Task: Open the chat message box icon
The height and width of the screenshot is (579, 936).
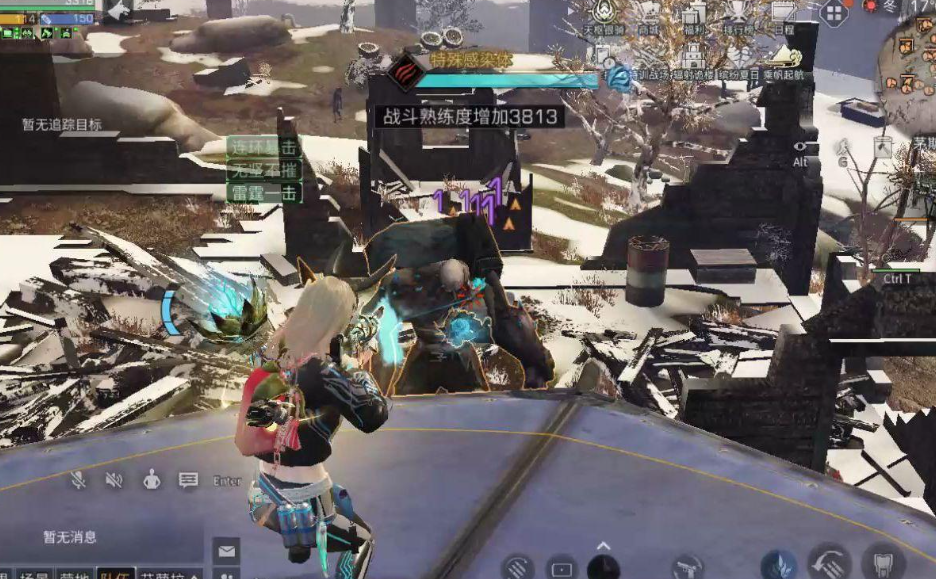Action: pyautogui.click(x=188, y=480)
